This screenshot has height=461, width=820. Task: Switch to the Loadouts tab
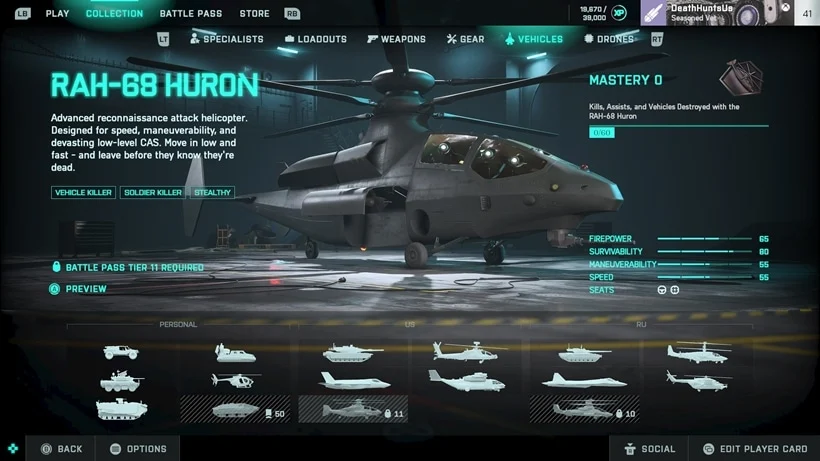click(x=315, y=39)
